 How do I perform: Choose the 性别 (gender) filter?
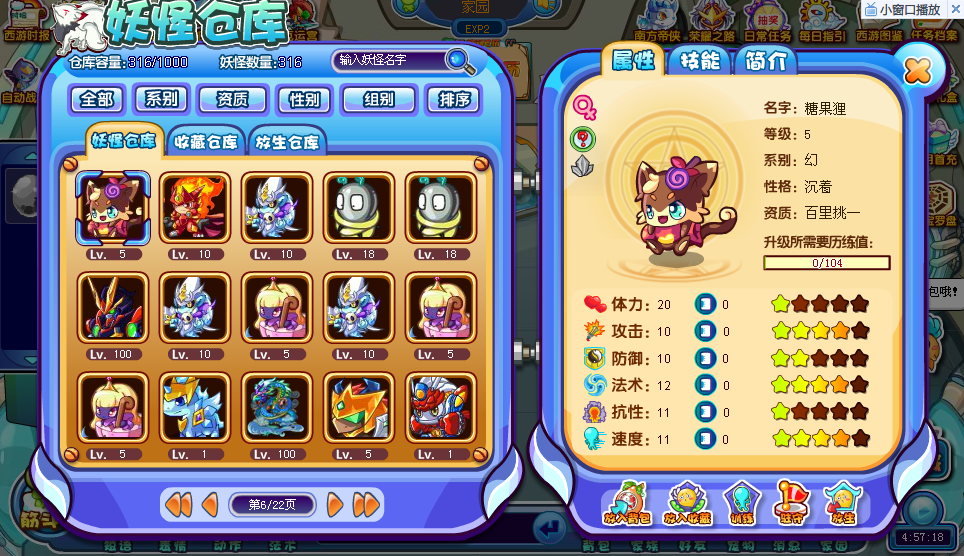tap(304, 99)
